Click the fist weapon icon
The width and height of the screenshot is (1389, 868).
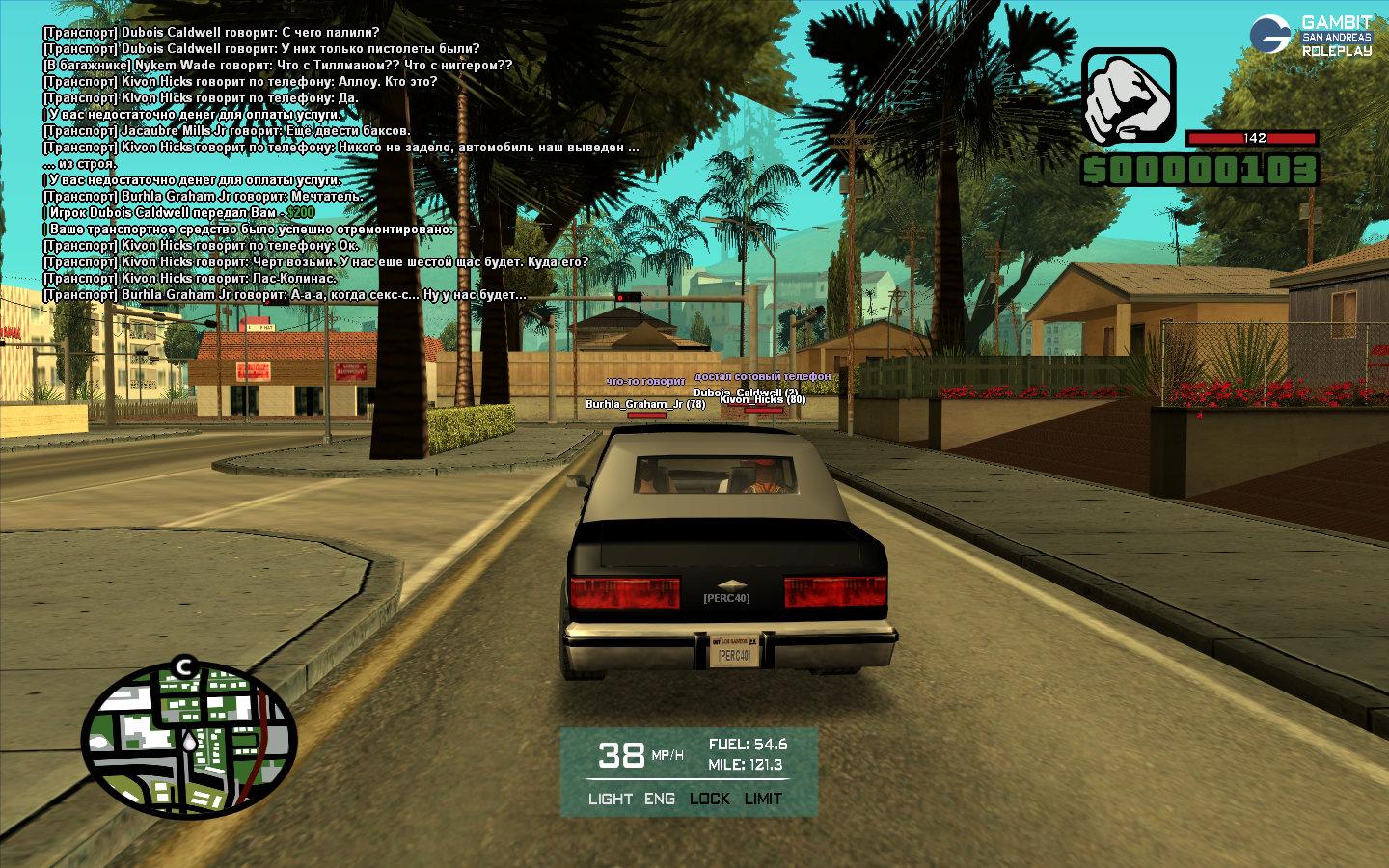coord(1129,96)
